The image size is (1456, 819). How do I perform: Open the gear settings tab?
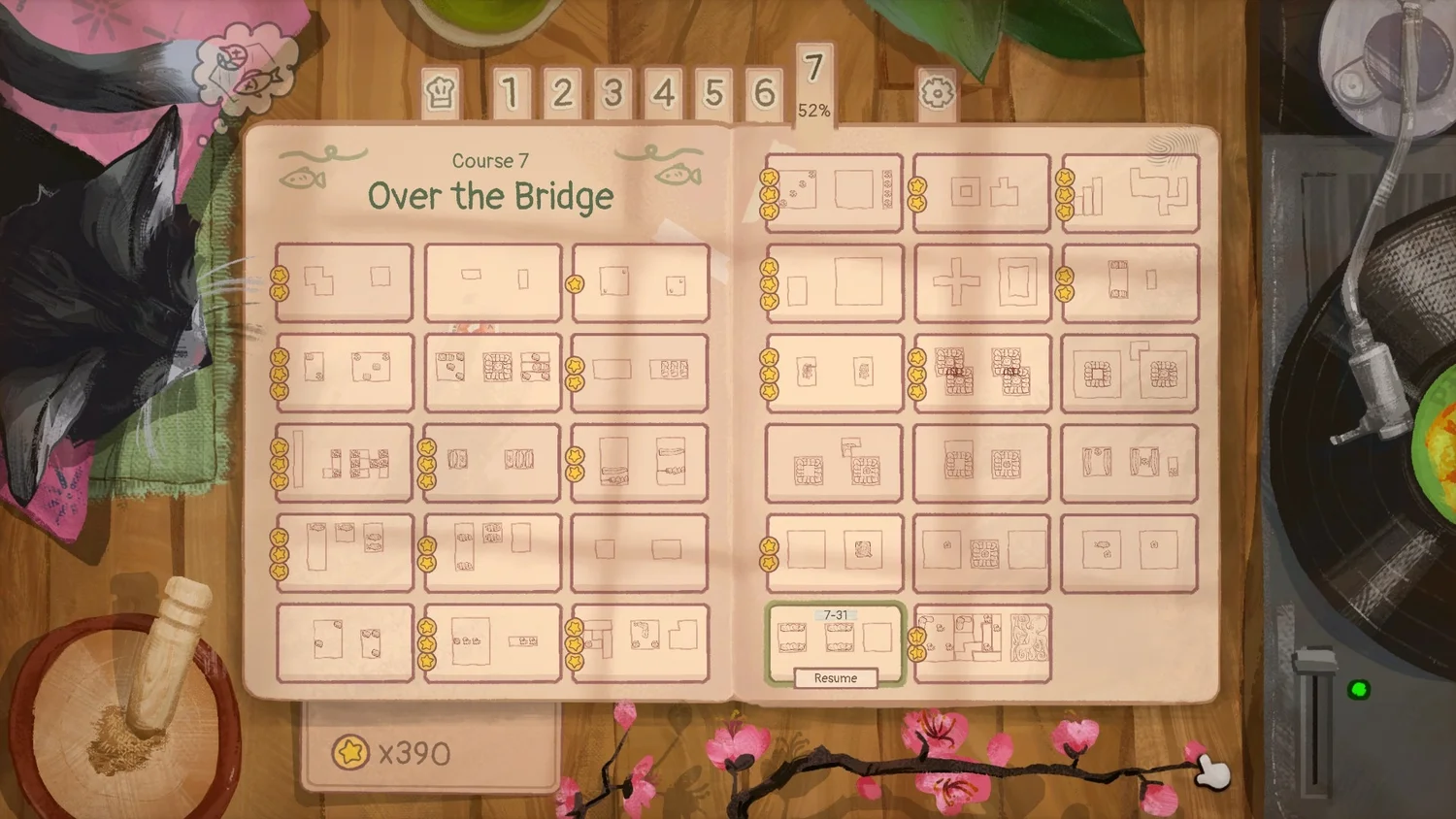937,93
